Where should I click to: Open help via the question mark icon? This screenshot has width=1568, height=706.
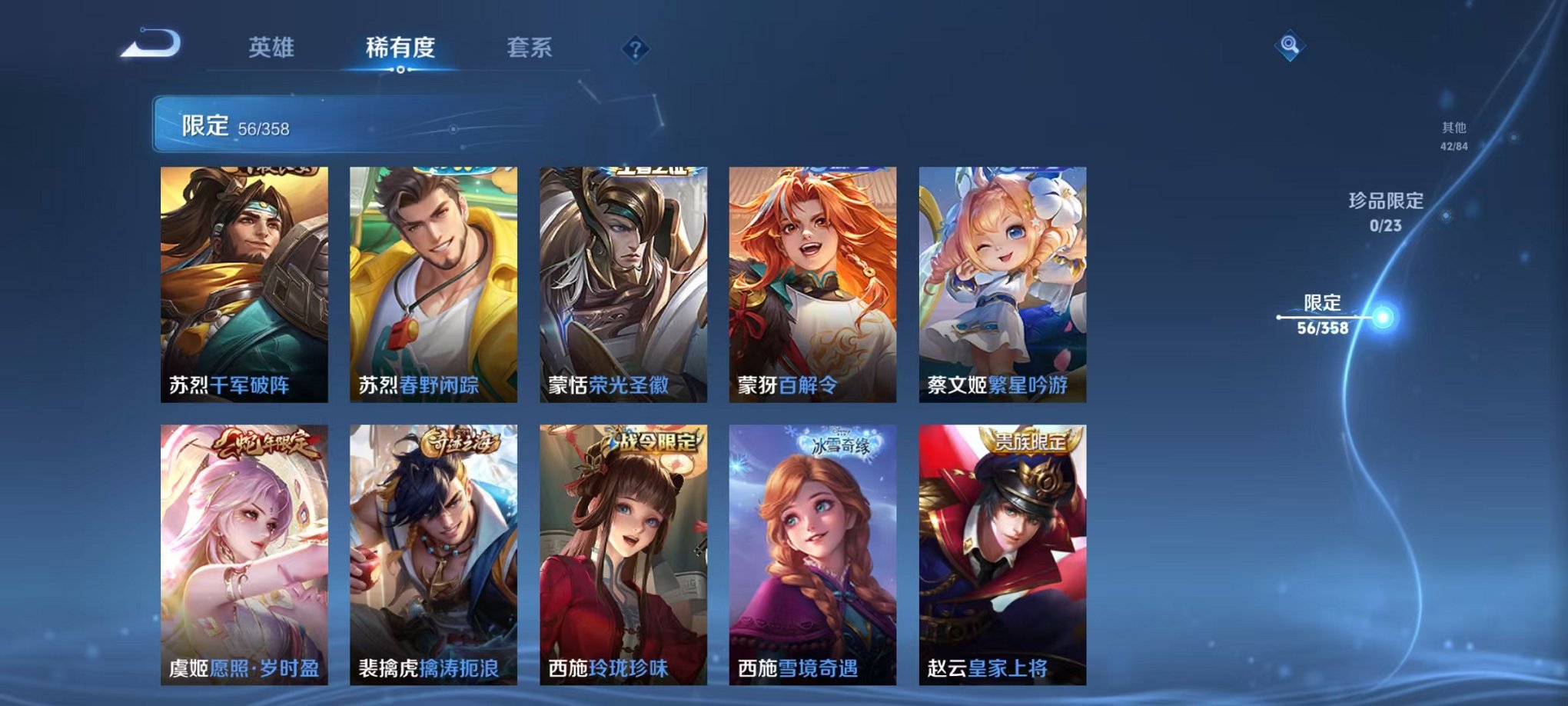point(633,49)
